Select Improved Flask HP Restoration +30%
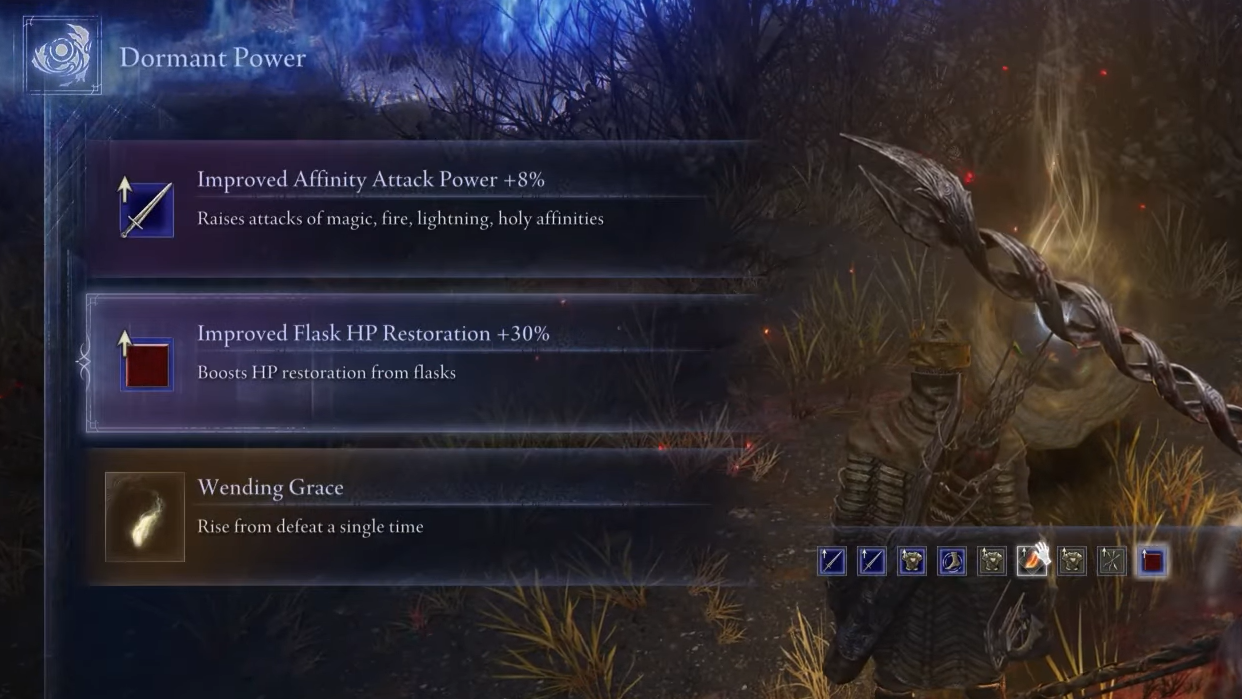1242x699 pixels. pos(420,362)
